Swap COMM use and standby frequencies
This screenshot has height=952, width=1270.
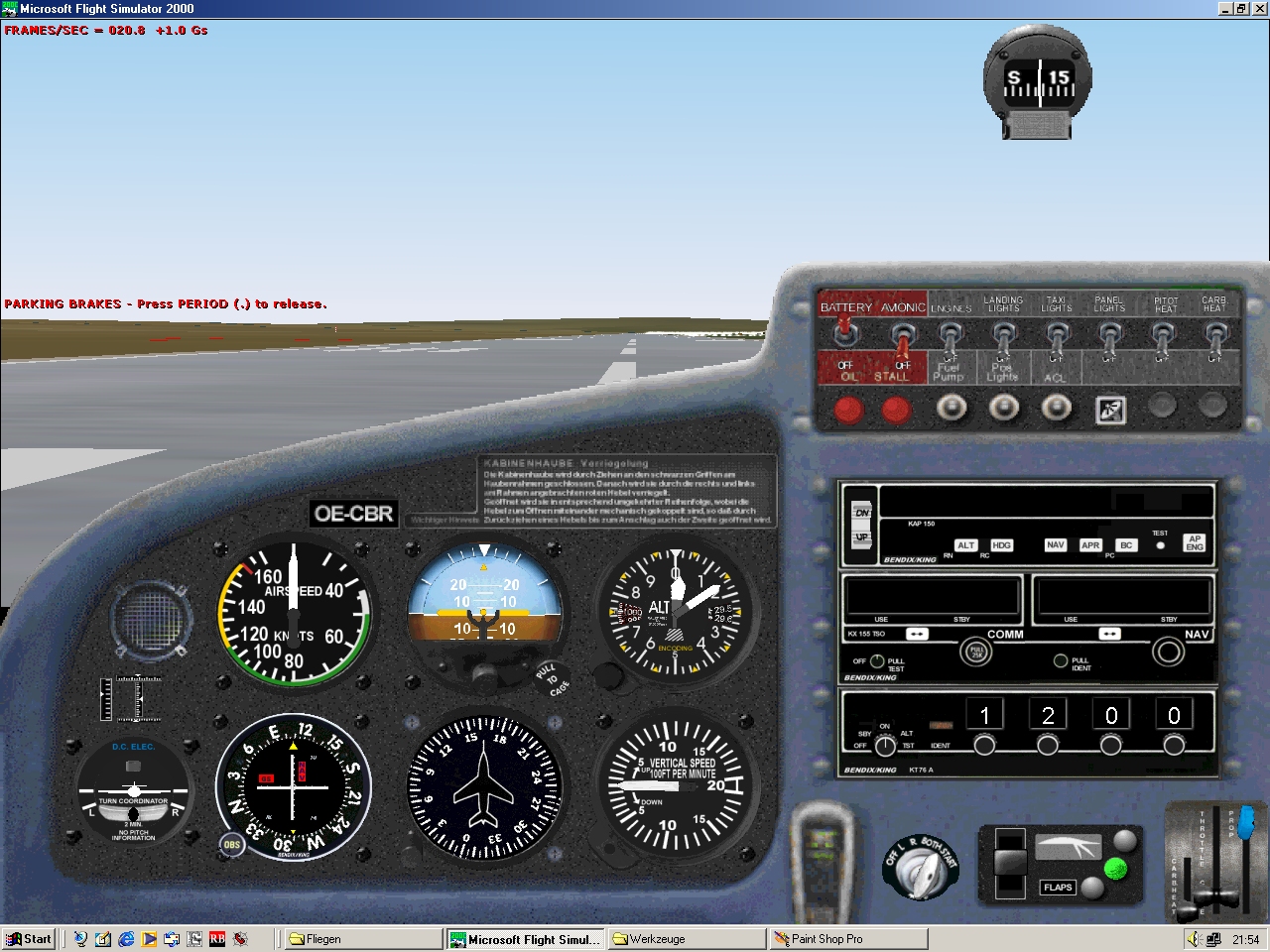click(x=917, y=634)
